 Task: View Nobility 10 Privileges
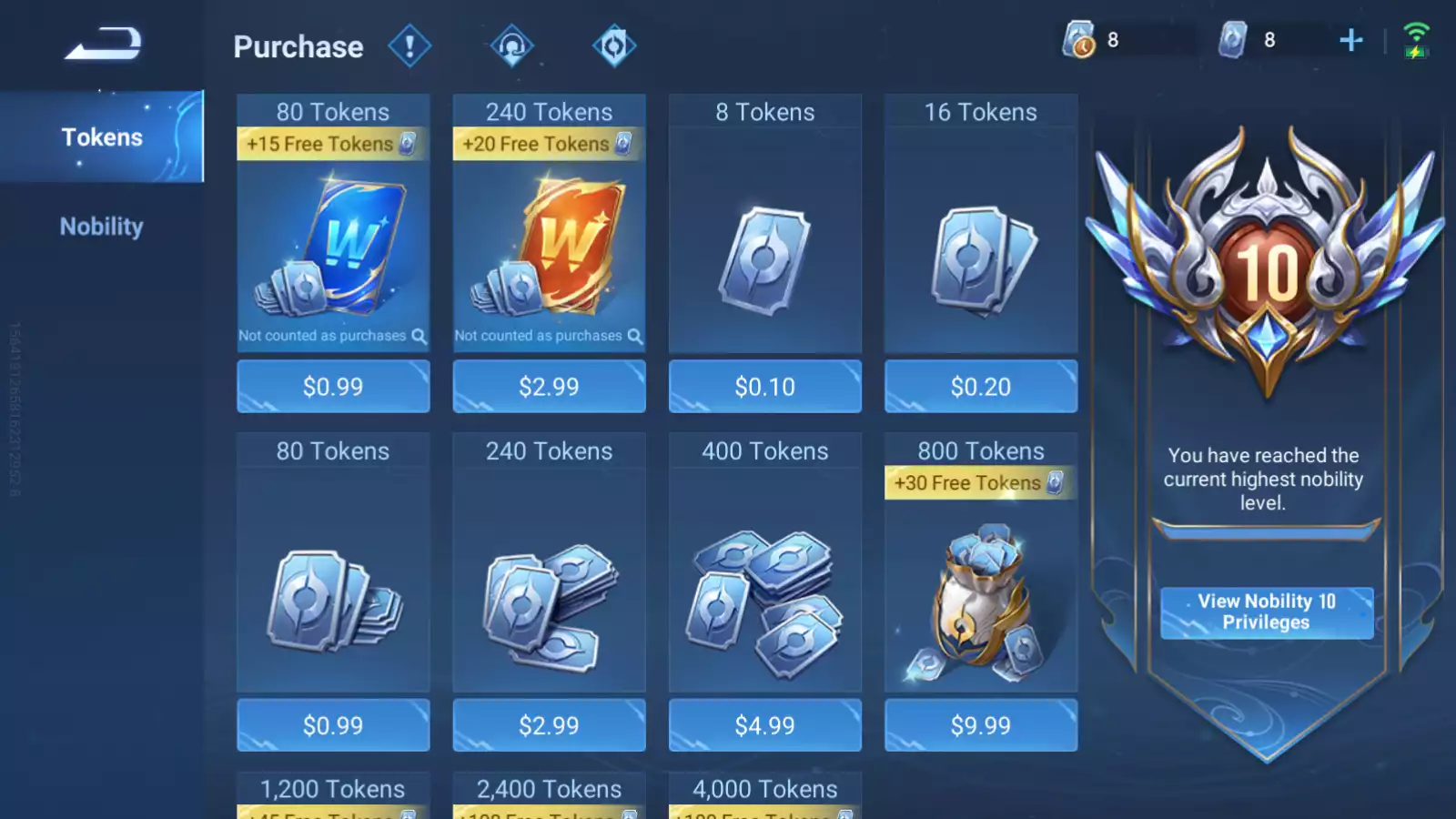pos(1266,612)
